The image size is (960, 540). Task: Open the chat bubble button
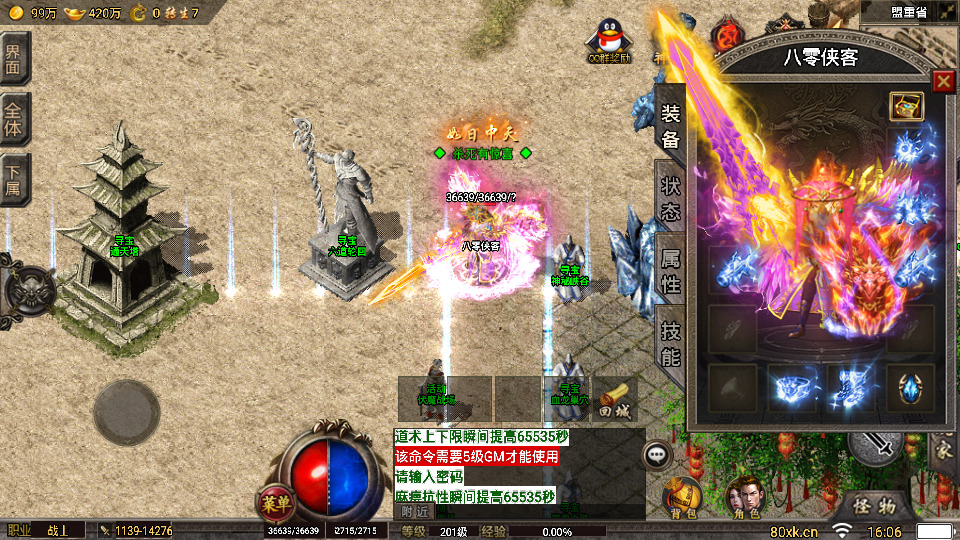click(657, 454)
